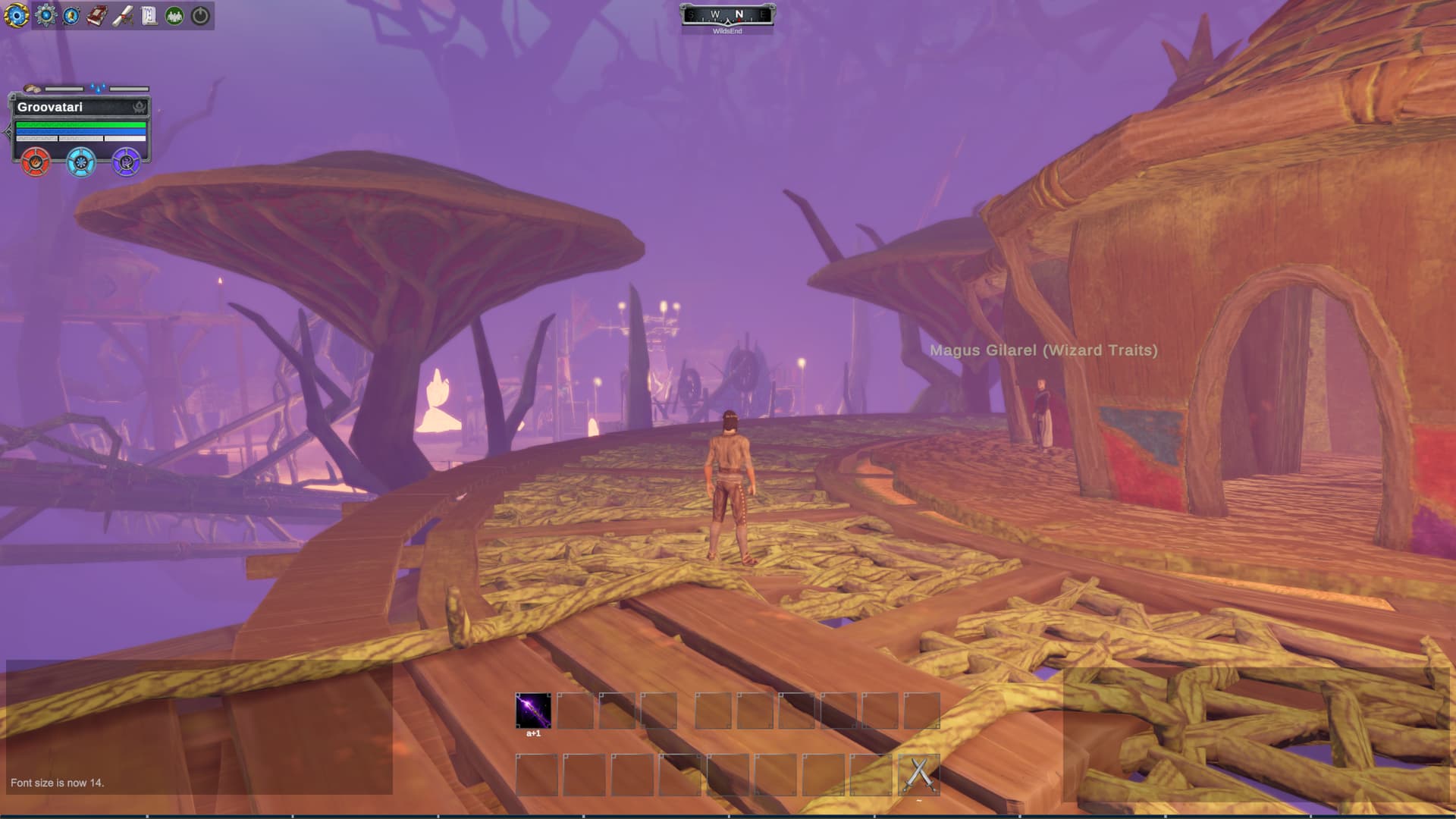Open the gold-ringed blue orb menu
Viewport: 1456px width, 819px height.
[x=16, y=15]
